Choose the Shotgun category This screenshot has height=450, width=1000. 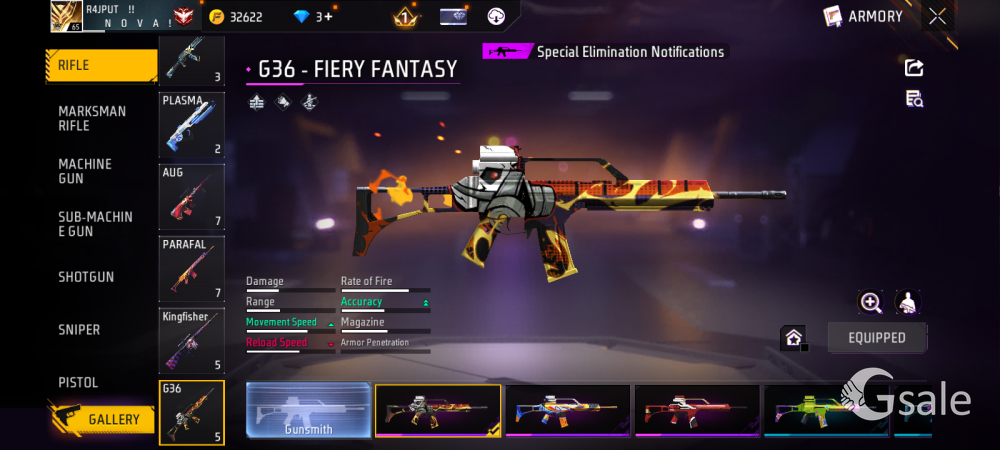click(x=86, y=277)
